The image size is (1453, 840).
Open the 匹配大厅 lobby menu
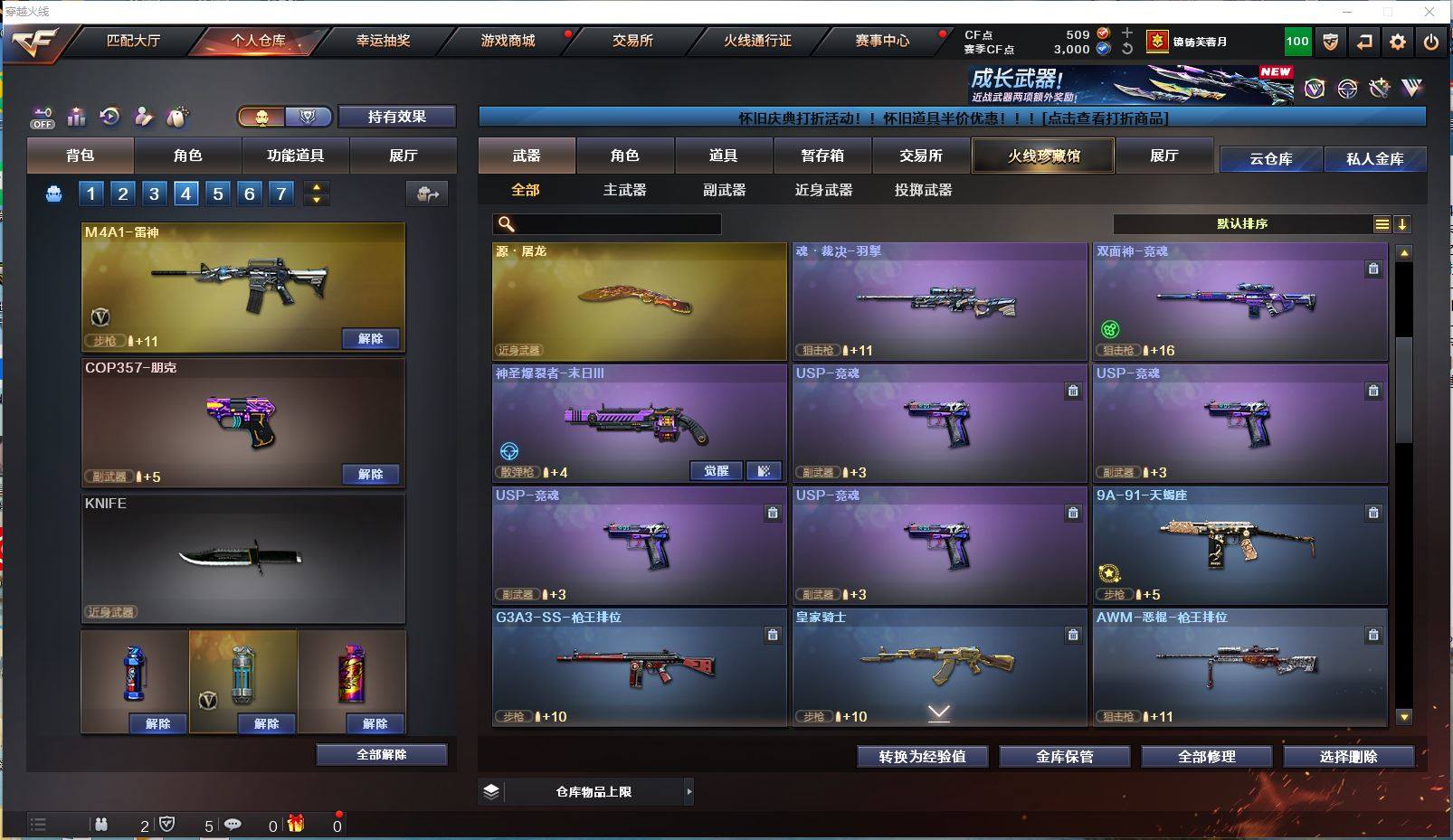click(133, 41)
